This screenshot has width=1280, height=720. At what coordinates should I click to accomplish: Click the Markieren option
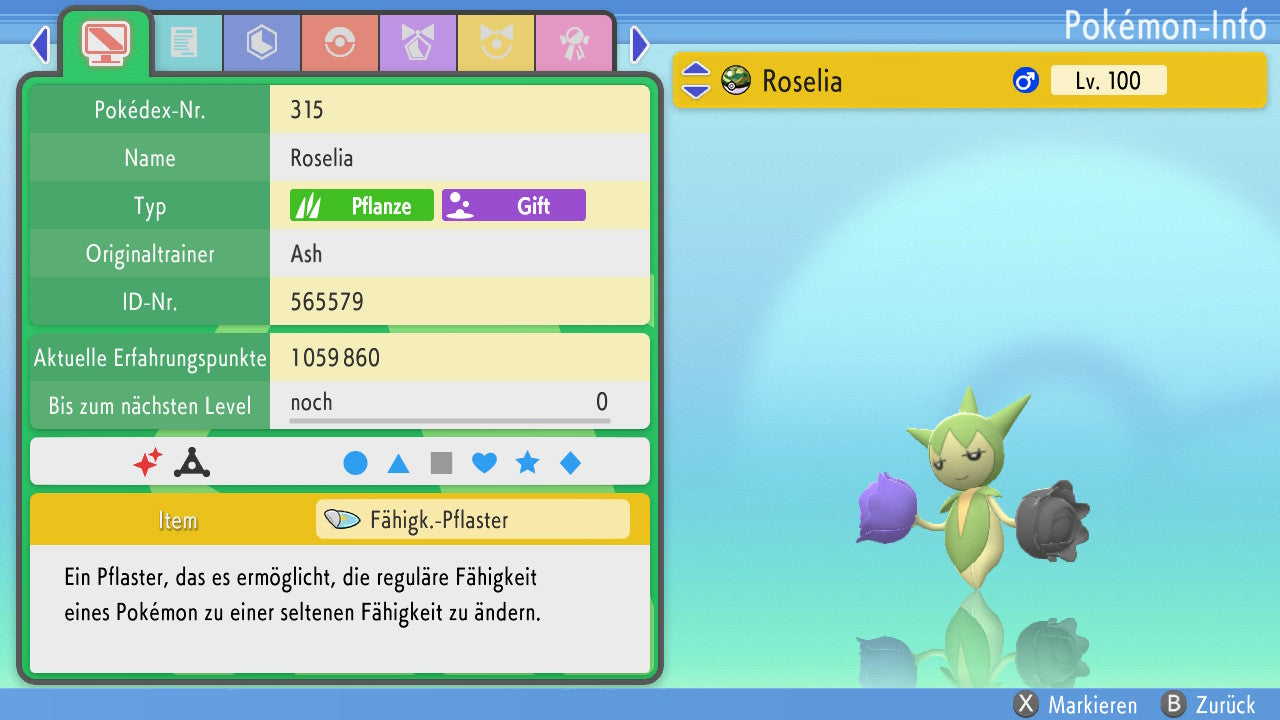pyautogui.click(x=1077, y=704)
